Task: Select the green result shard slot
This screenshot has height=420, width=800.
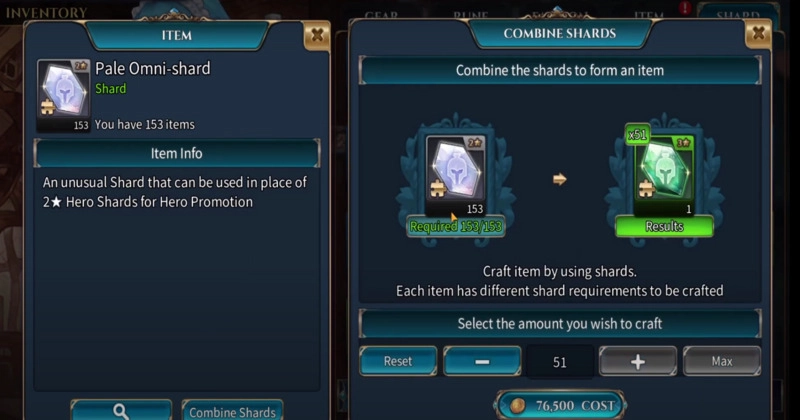Action: pyautogui.click(x=663, y=177)
